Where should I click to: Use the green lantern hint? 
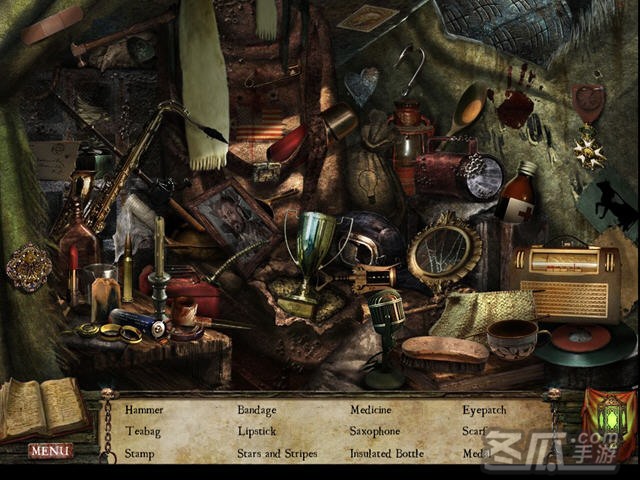click(x=610, y=416)
